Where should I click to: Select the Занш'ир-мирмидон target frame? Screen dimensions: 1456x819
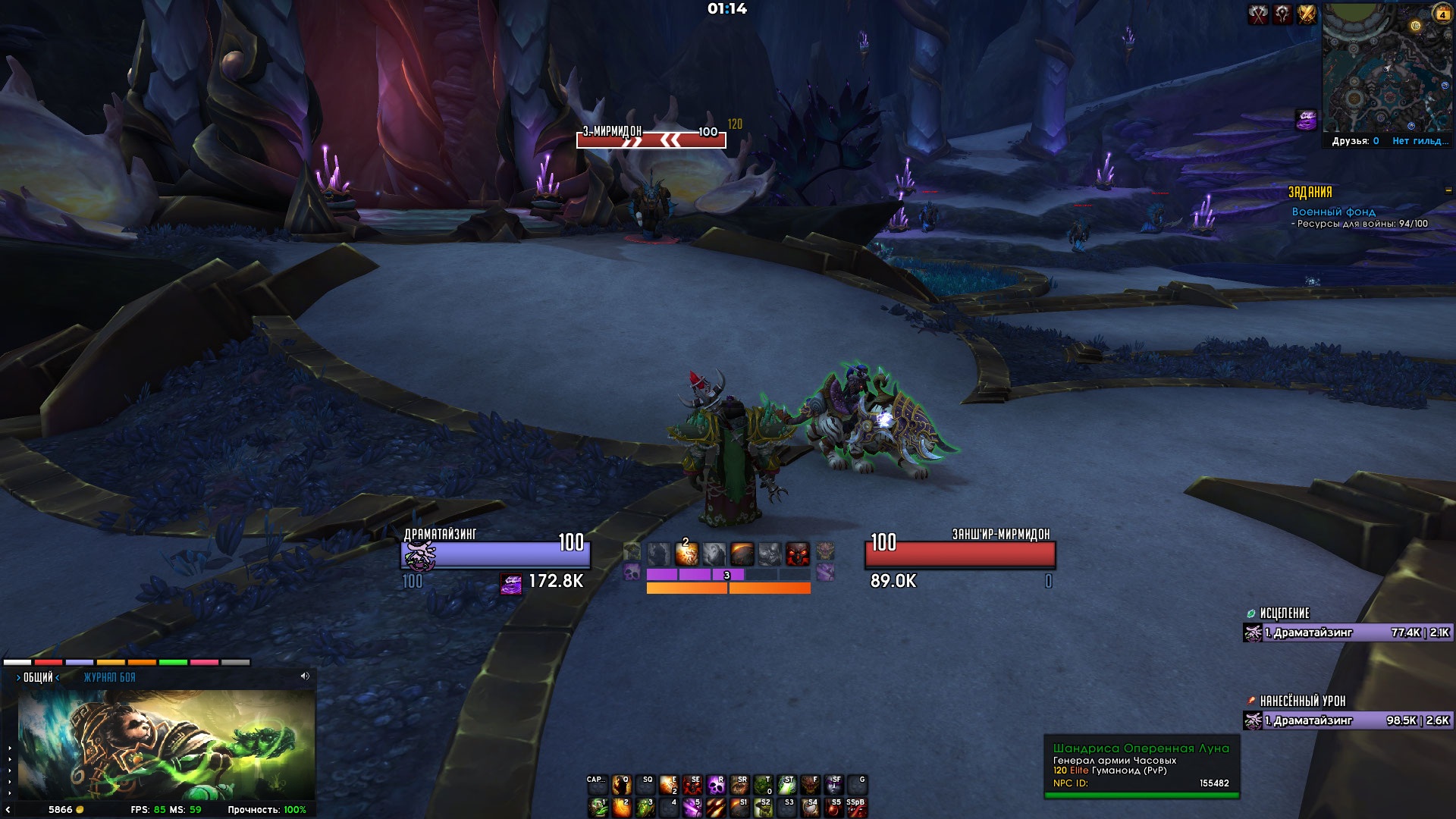click(960, 554)
